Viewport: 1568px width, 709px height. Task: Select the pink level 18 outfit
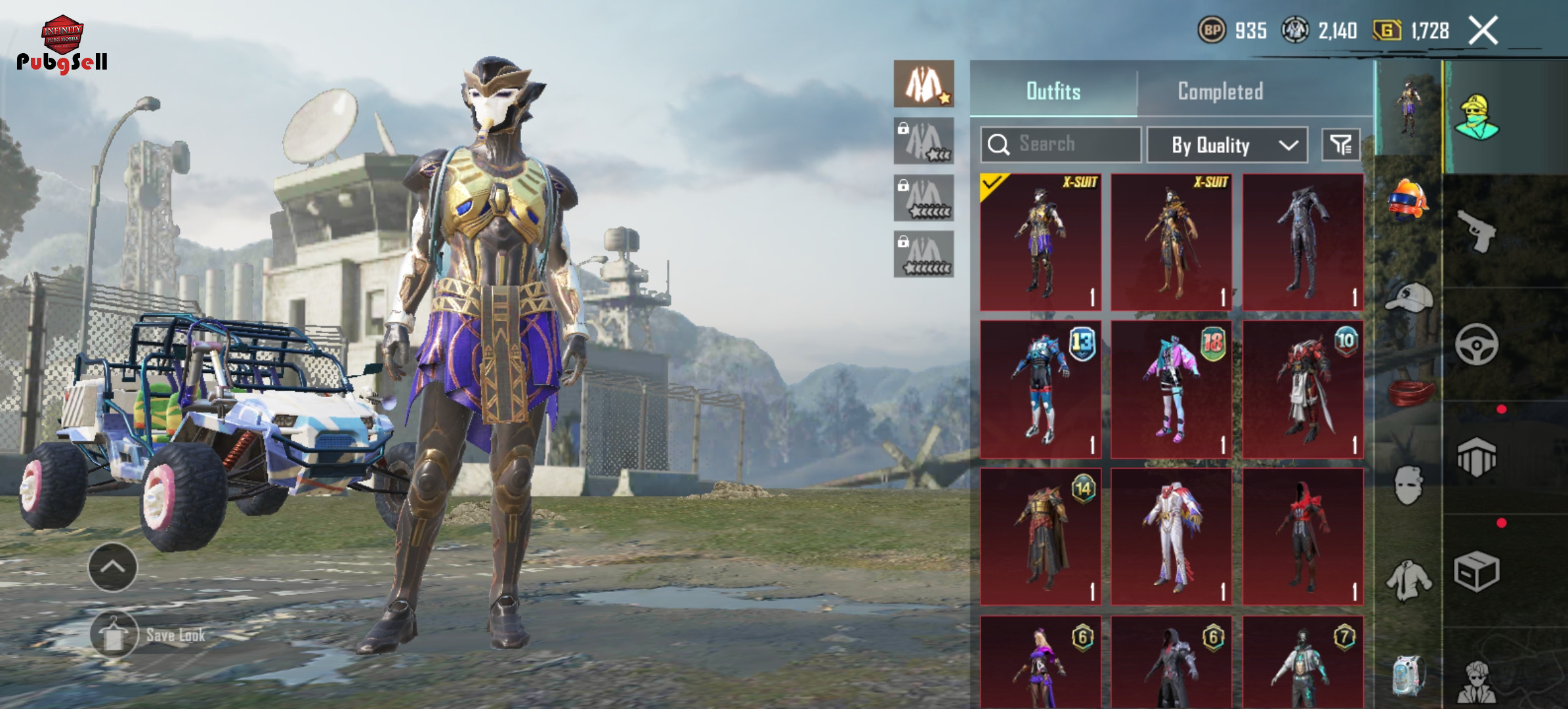pyautogui.click(x=1171, y=389)
